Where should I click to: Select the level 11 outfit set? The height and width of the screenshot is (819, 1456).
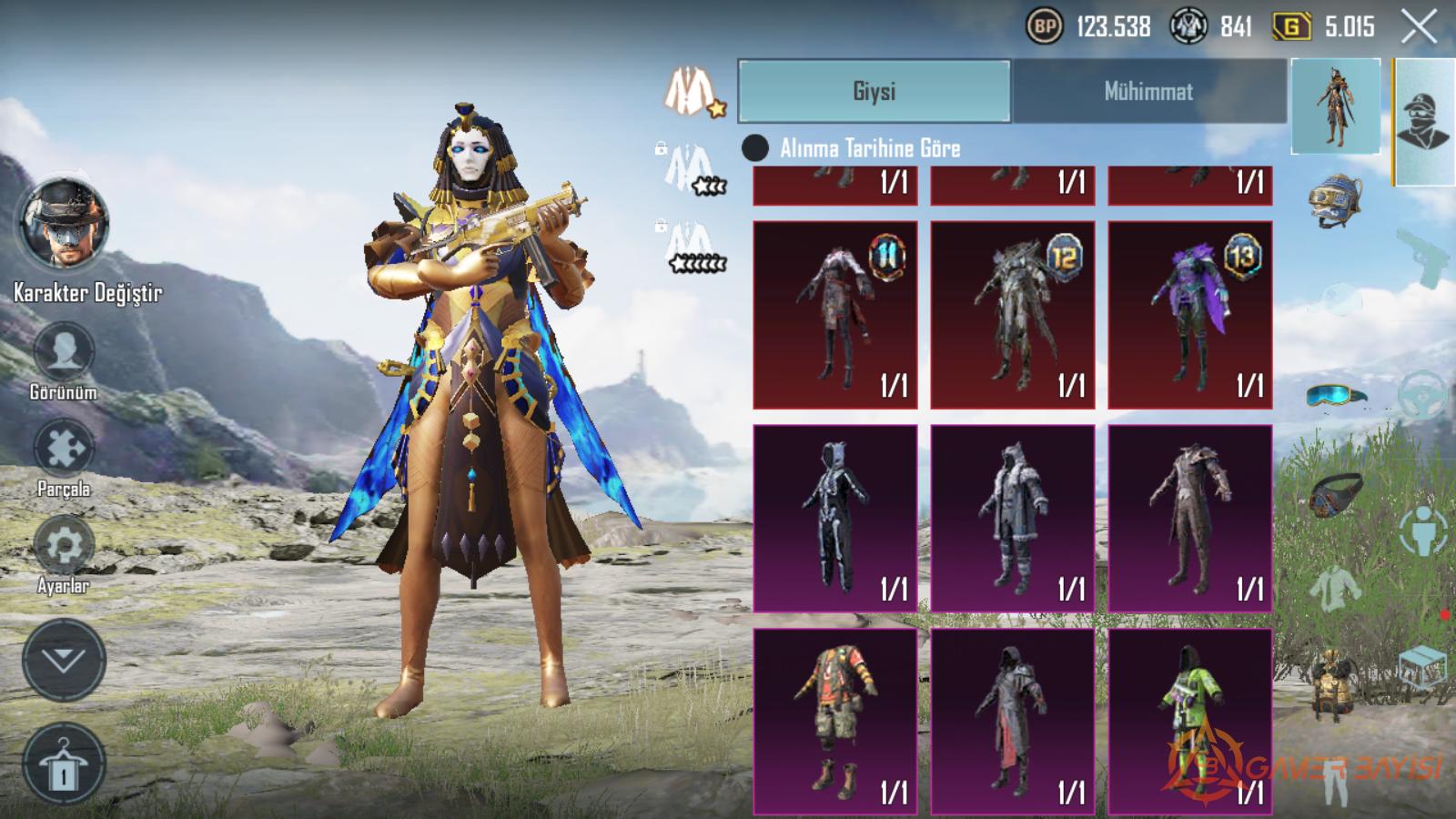834,314
